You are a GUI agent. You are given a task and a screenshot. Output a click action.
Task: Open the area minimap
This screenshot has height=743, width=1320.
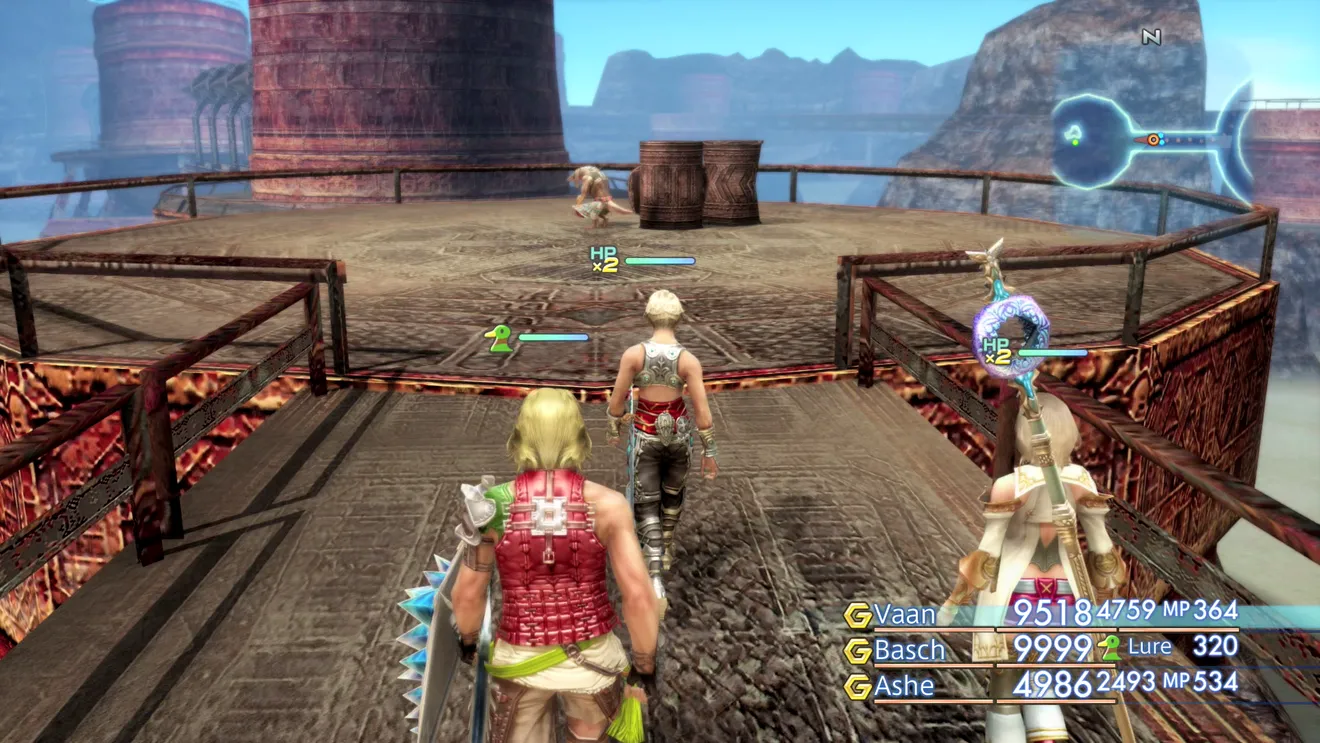coord(1150,139)
